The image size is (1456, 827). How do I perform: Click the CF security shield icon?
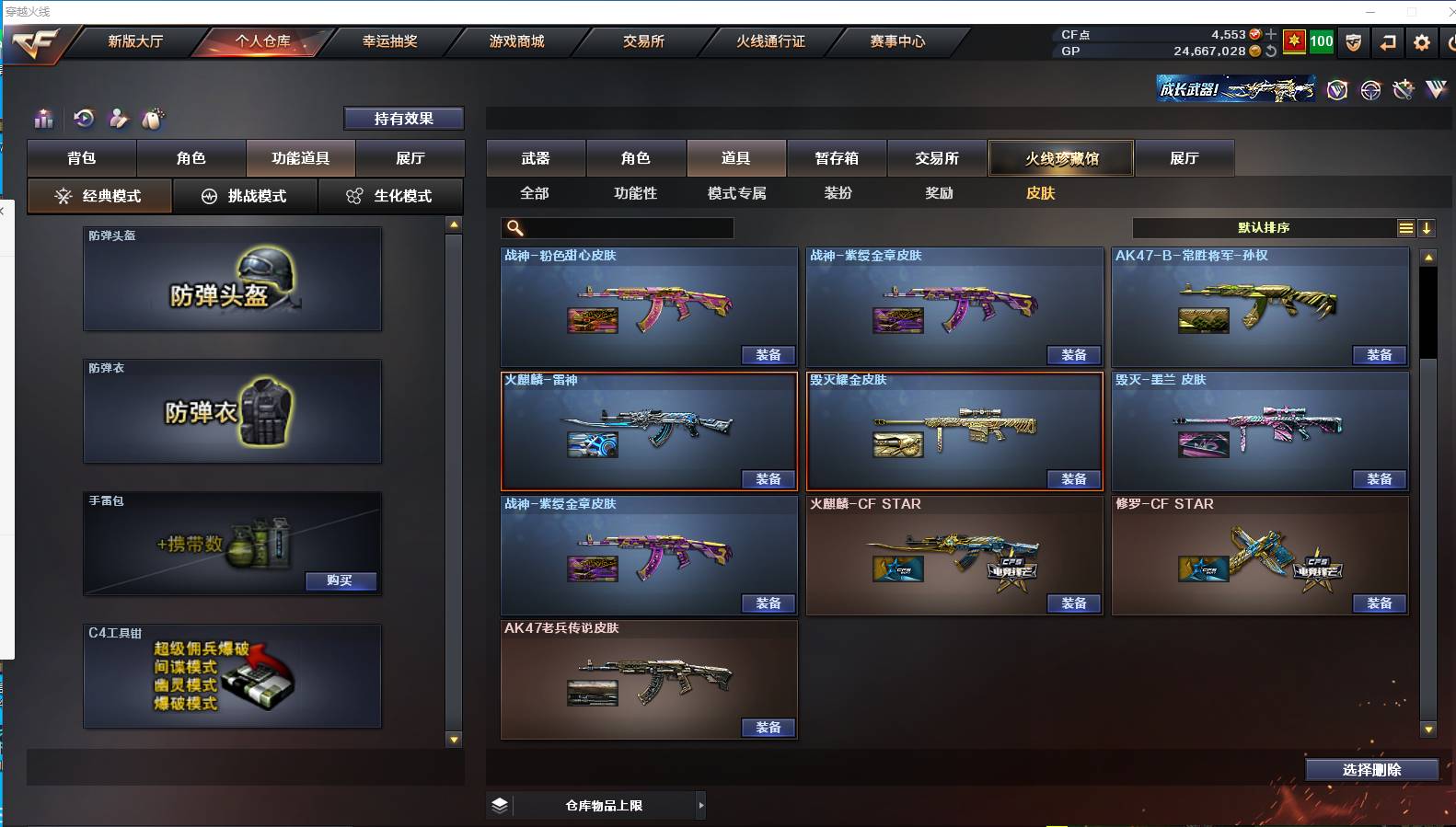(x=1353, y=42)
